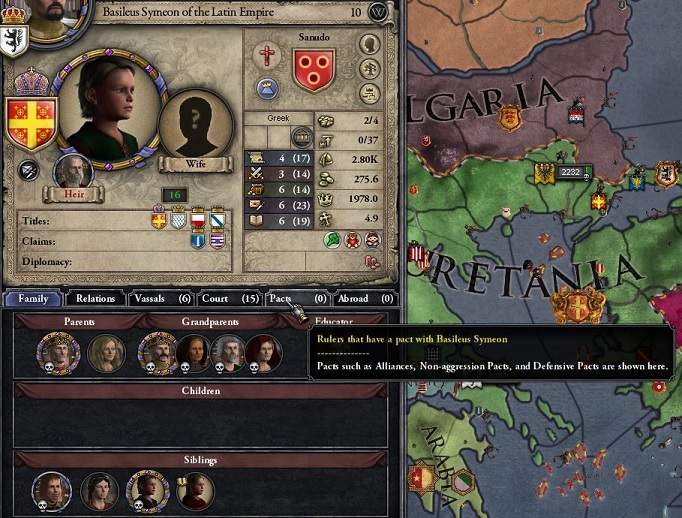The height and width of the screenshot is (518, 682).
Task: Show the Vassals tab
Action: pos(162,298)
